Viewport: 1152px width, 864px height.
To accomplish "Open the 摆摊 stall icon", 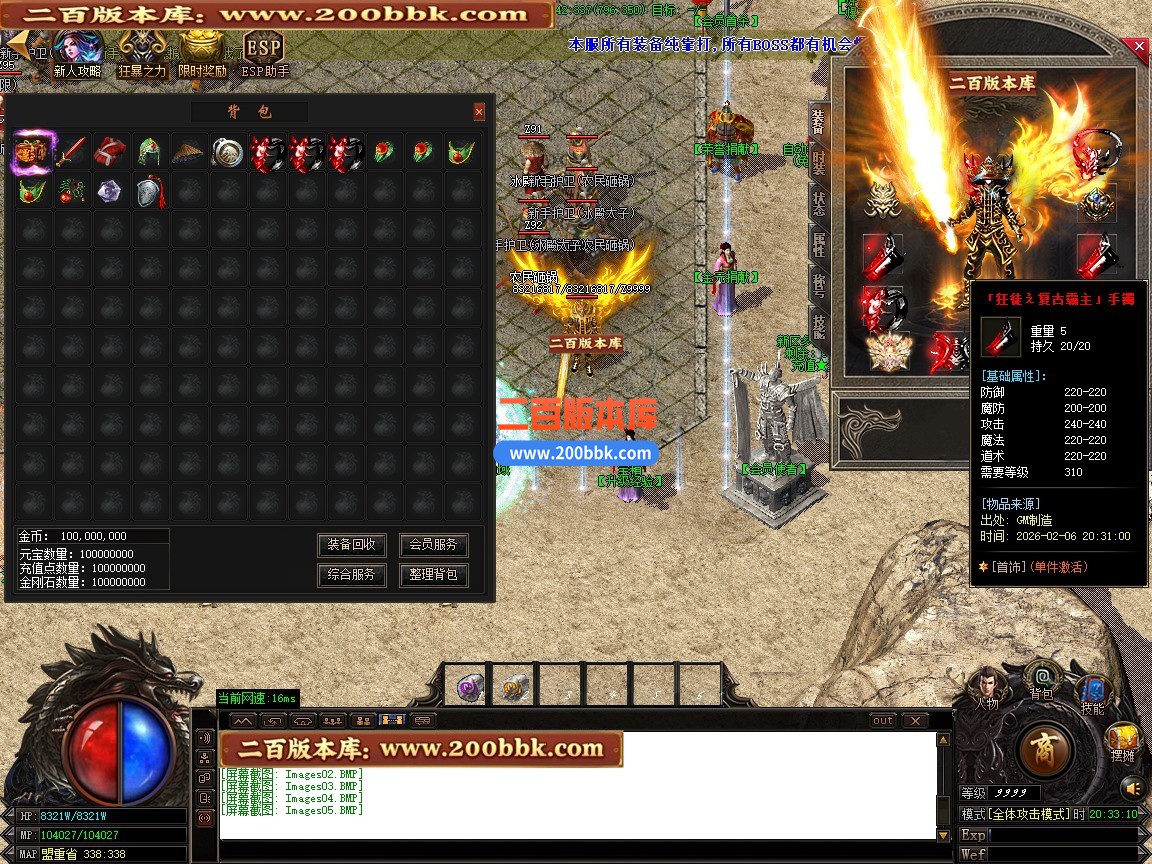I will click(1123, 743).
